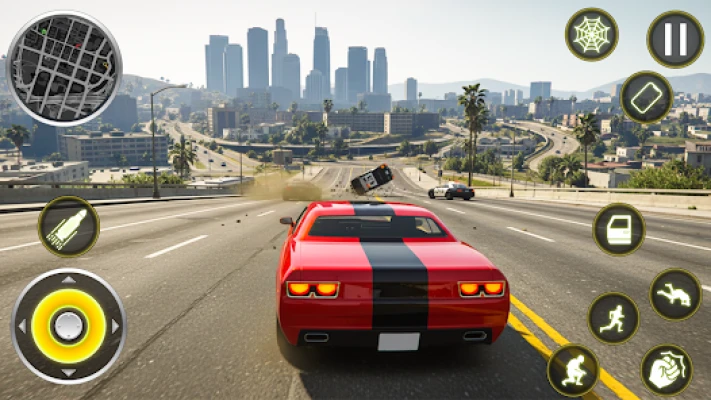Click the joystick's center silver knob
711x400 pixels.
(x=68, y=326)
